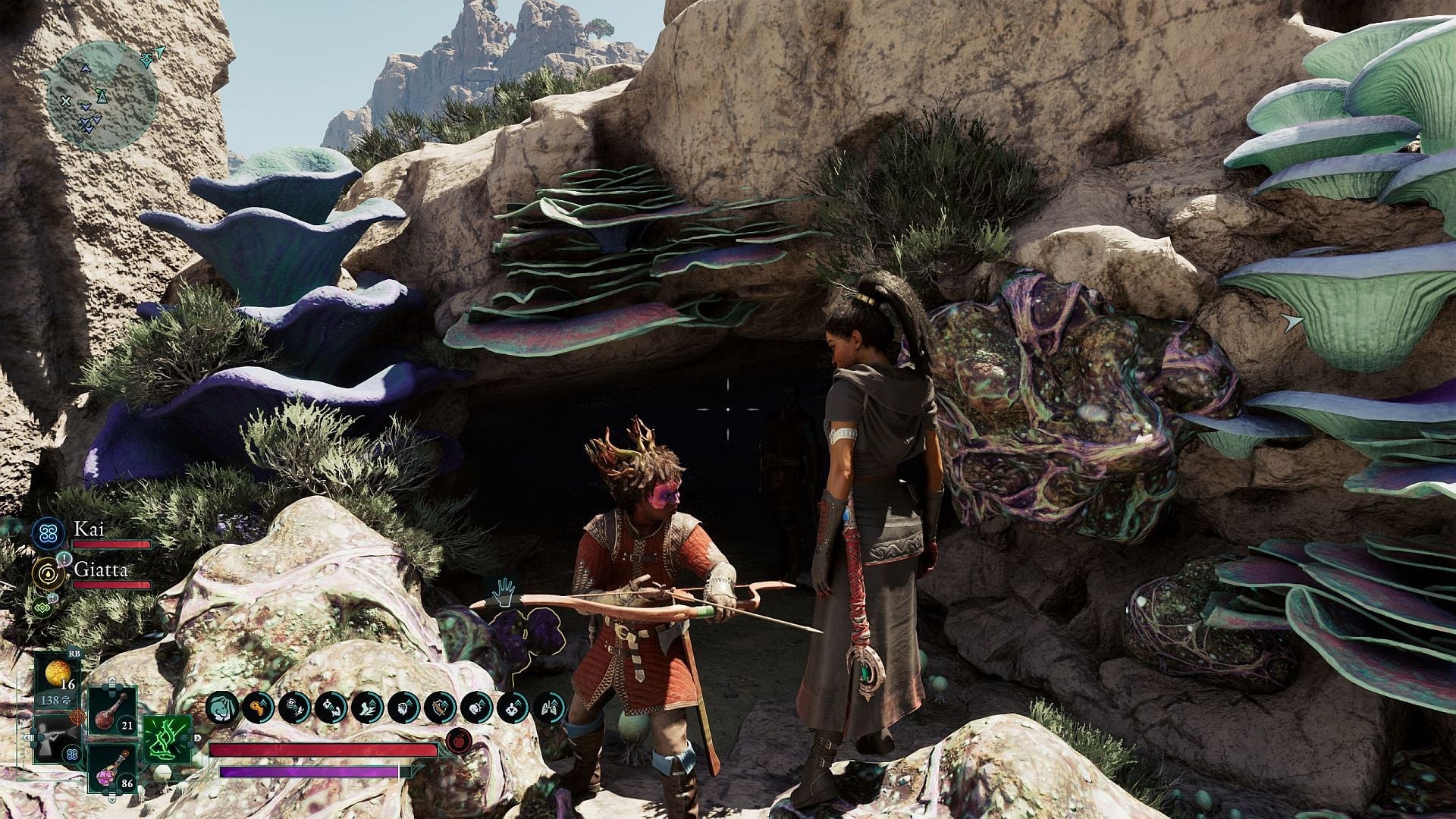Select the fire grenade quickslot showing 16
The image size is (1456, 819).
(x=58, y=673)
